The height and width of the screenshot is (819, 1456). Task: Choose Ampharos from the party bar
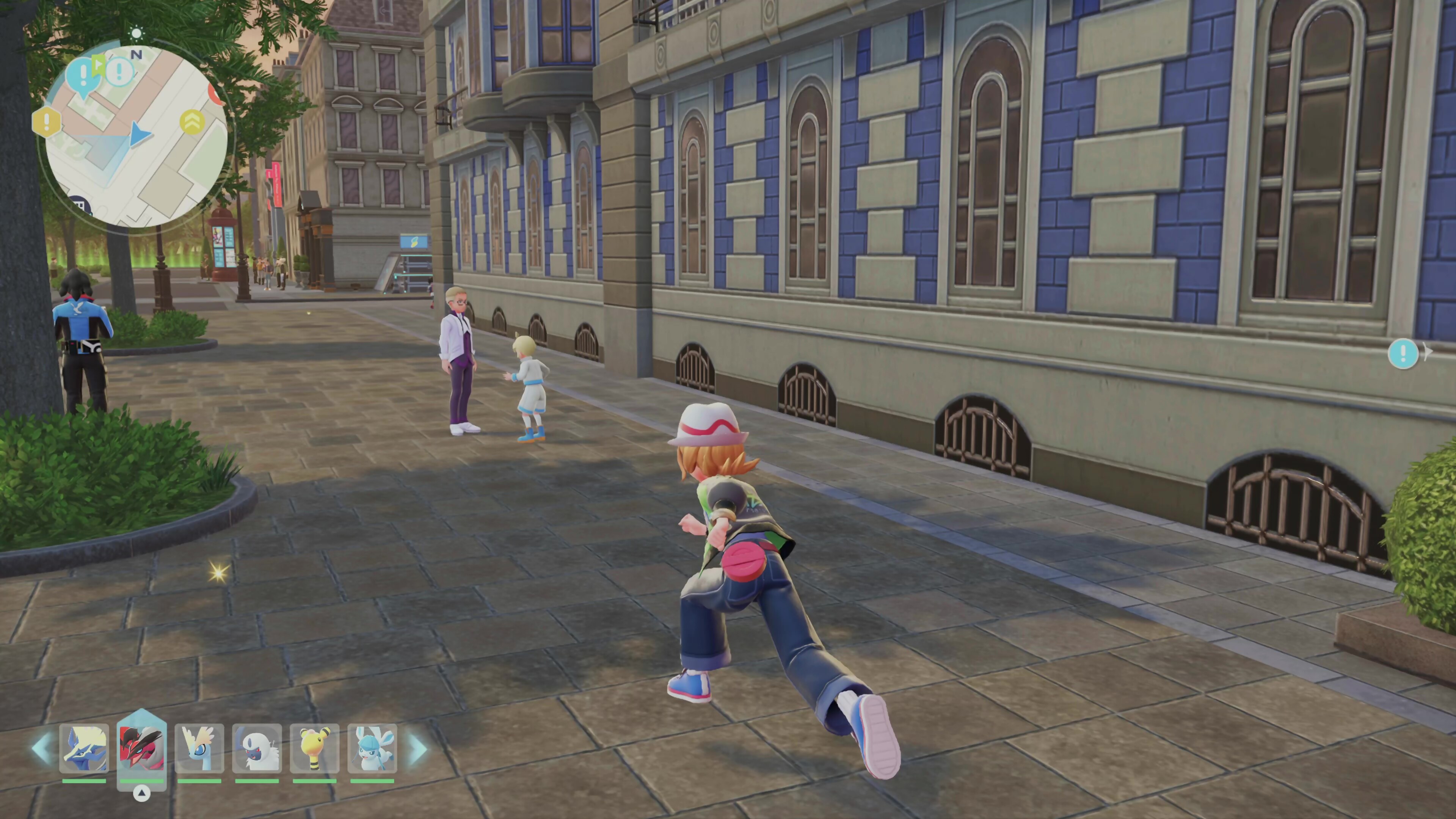click(315, 748)
